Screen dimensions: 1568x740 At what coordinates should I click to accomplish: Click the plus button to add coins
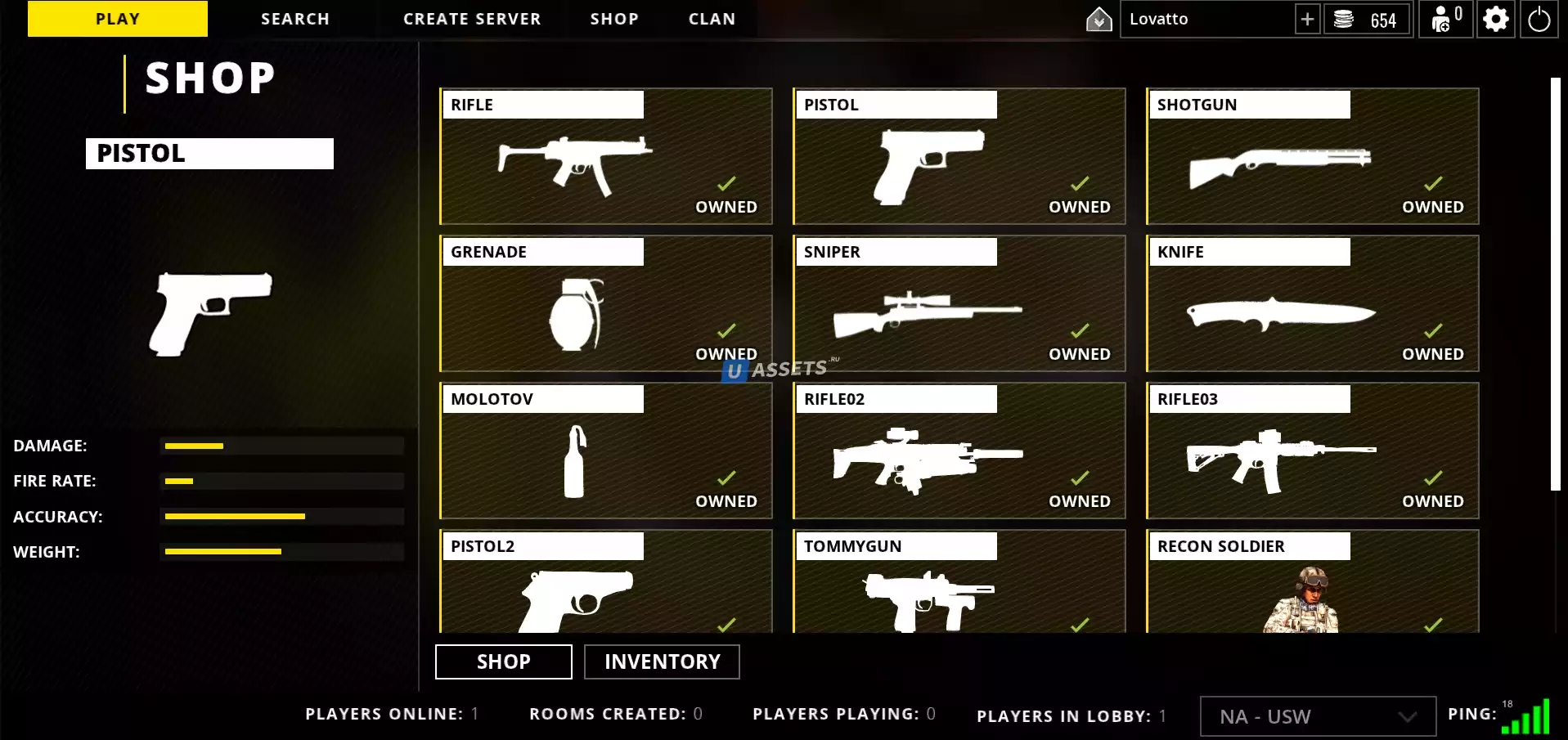(1307, 19)
